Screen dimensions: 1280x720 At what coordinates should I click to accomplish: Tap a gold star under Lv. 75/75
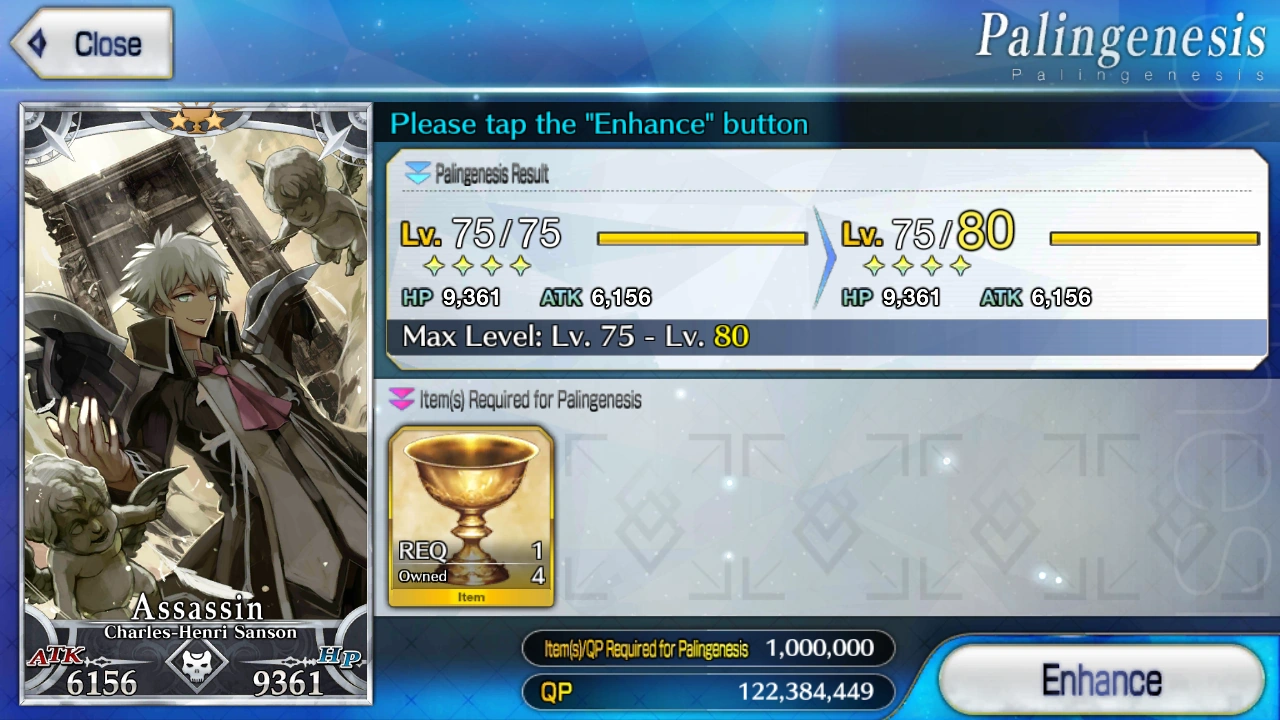tap(432, 265)
